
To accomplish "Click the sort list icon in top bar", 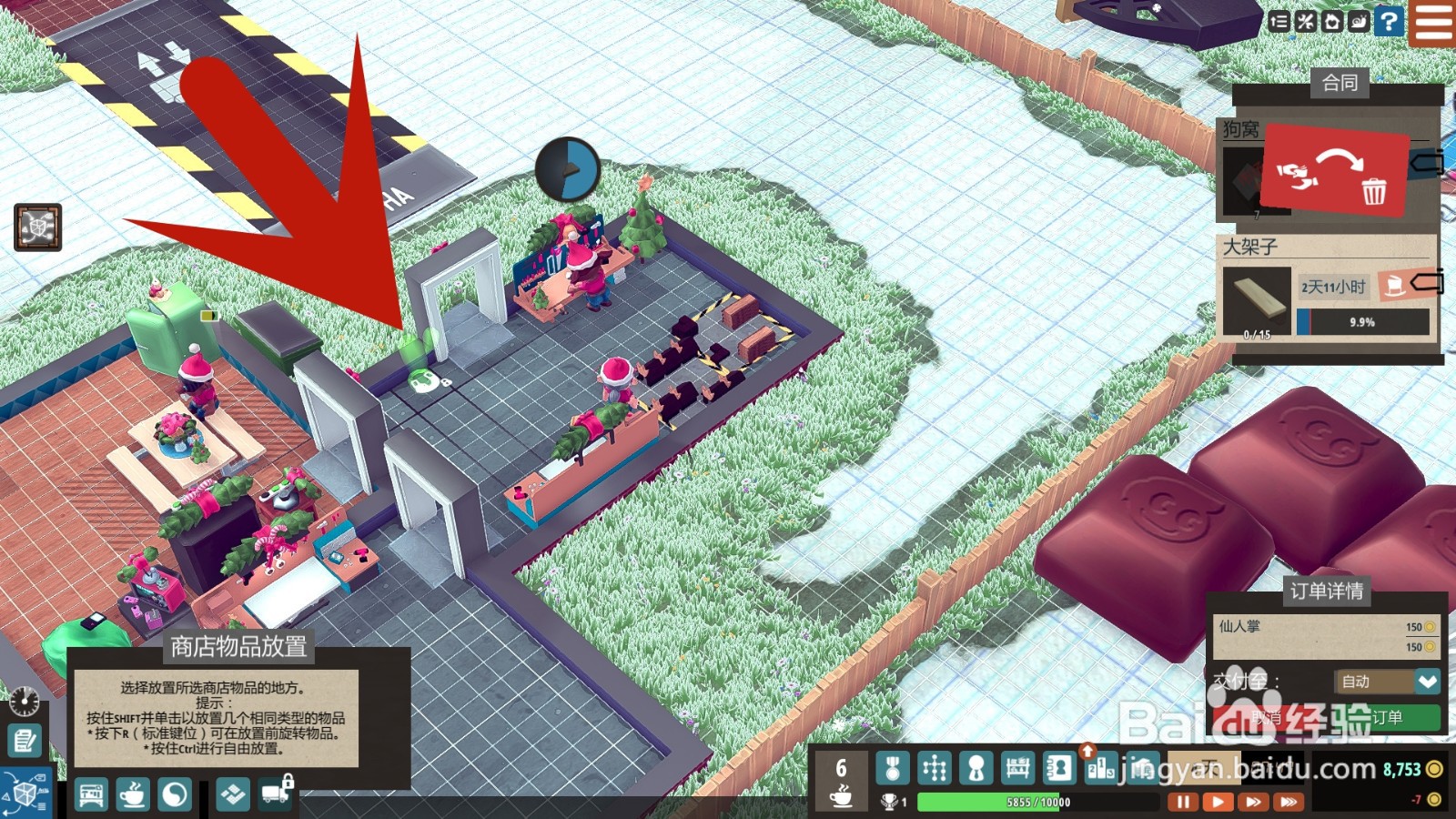I will pos(1279,21).
